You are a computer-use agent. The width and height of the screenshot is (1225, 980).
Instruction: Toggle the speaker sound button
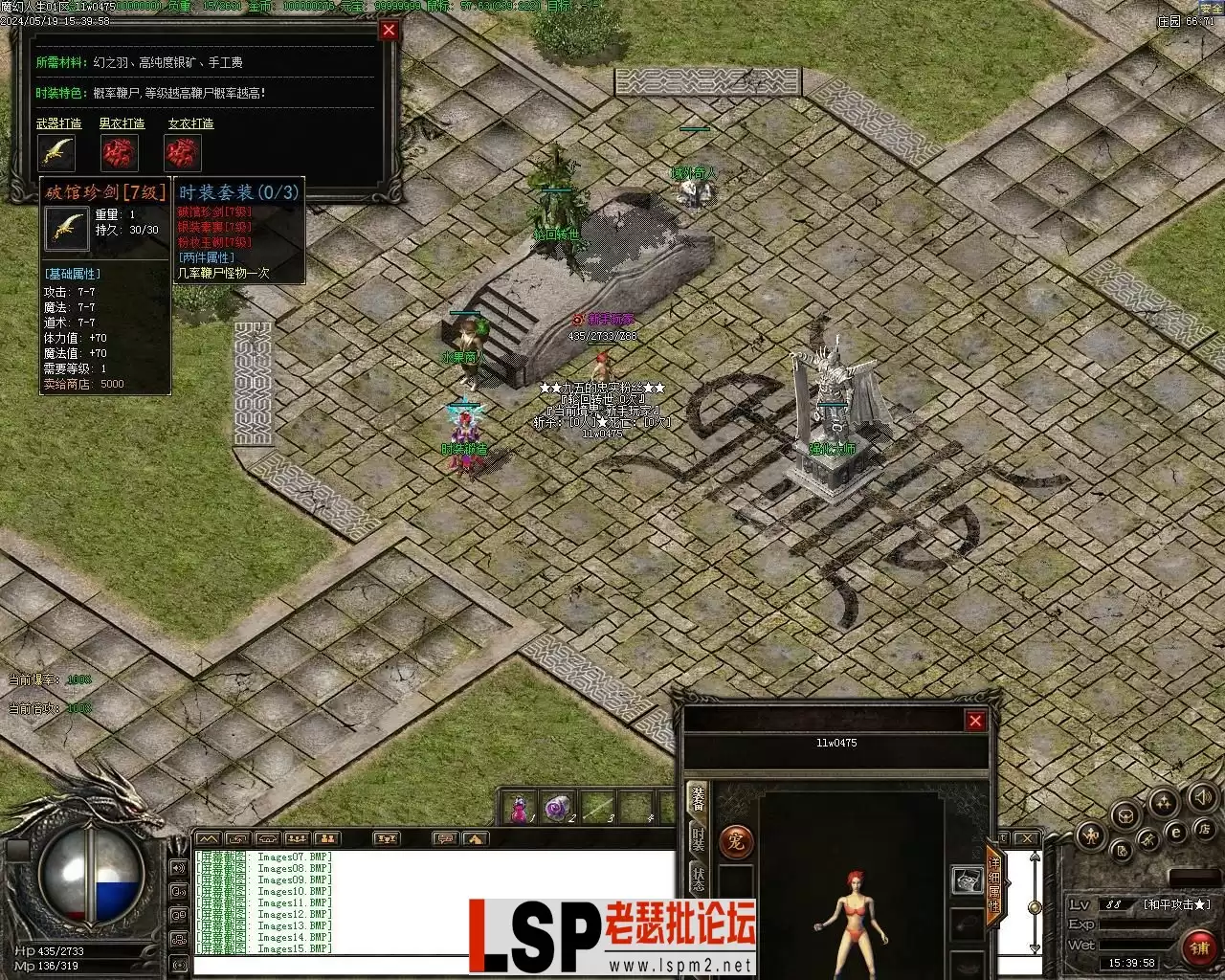[1203, 795]
